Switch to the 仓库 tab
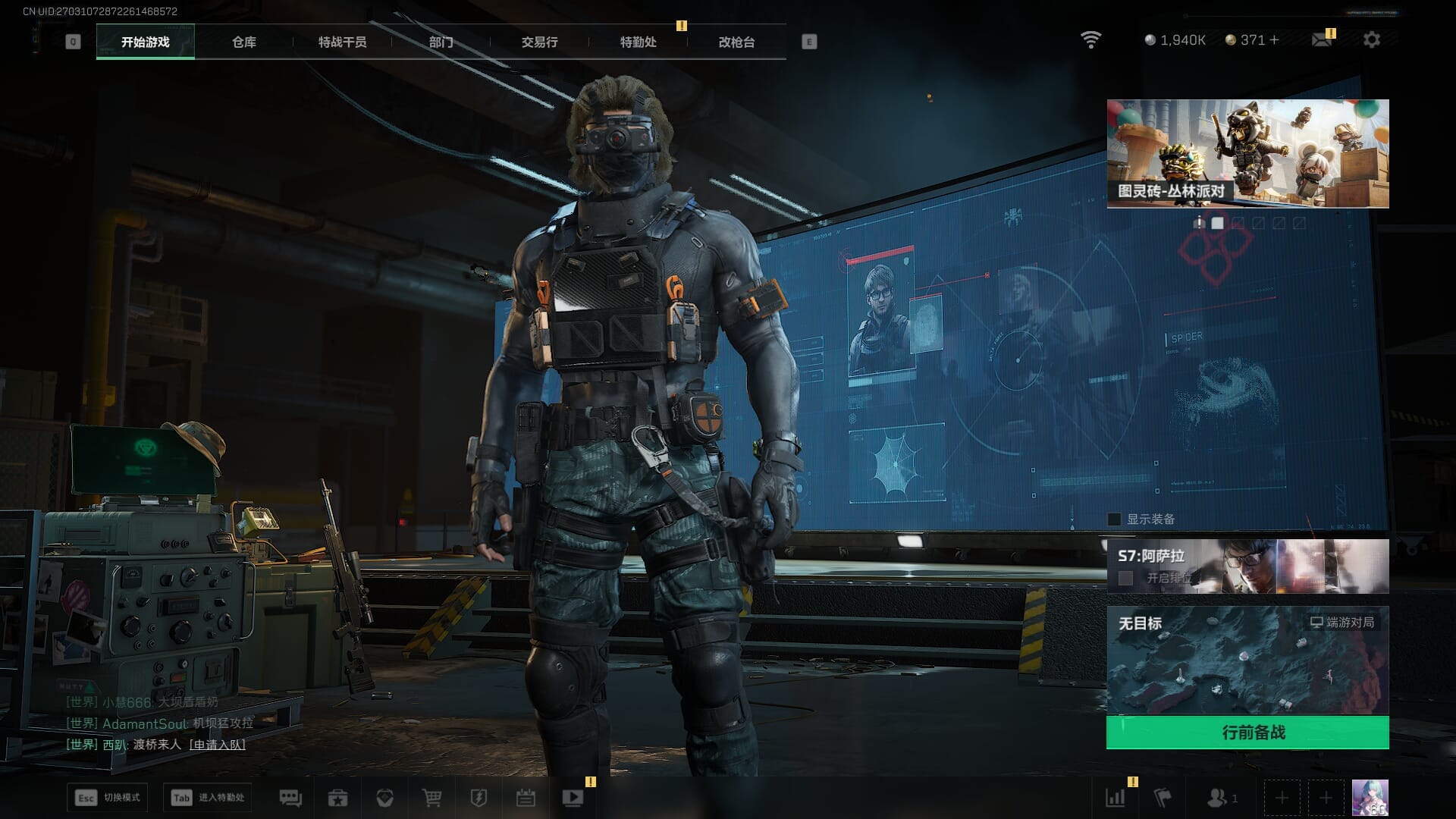 point(244,42)
